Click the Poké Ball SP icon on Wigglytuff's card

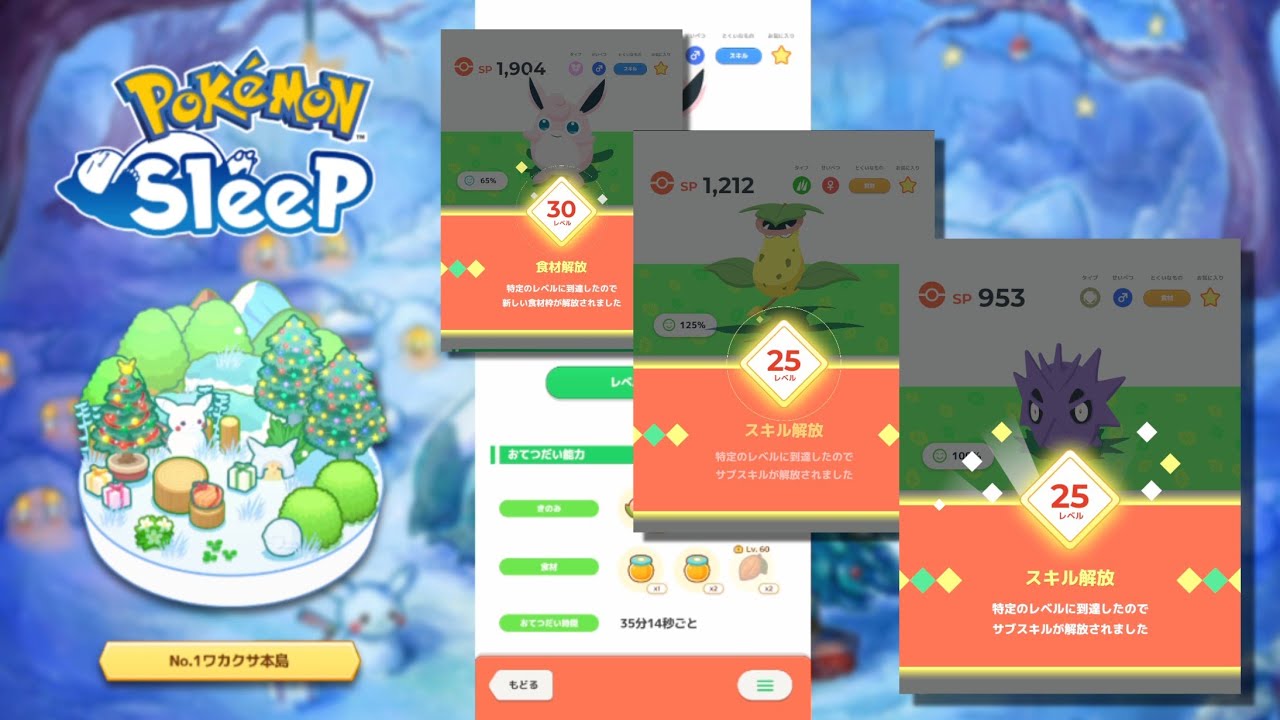464,67
